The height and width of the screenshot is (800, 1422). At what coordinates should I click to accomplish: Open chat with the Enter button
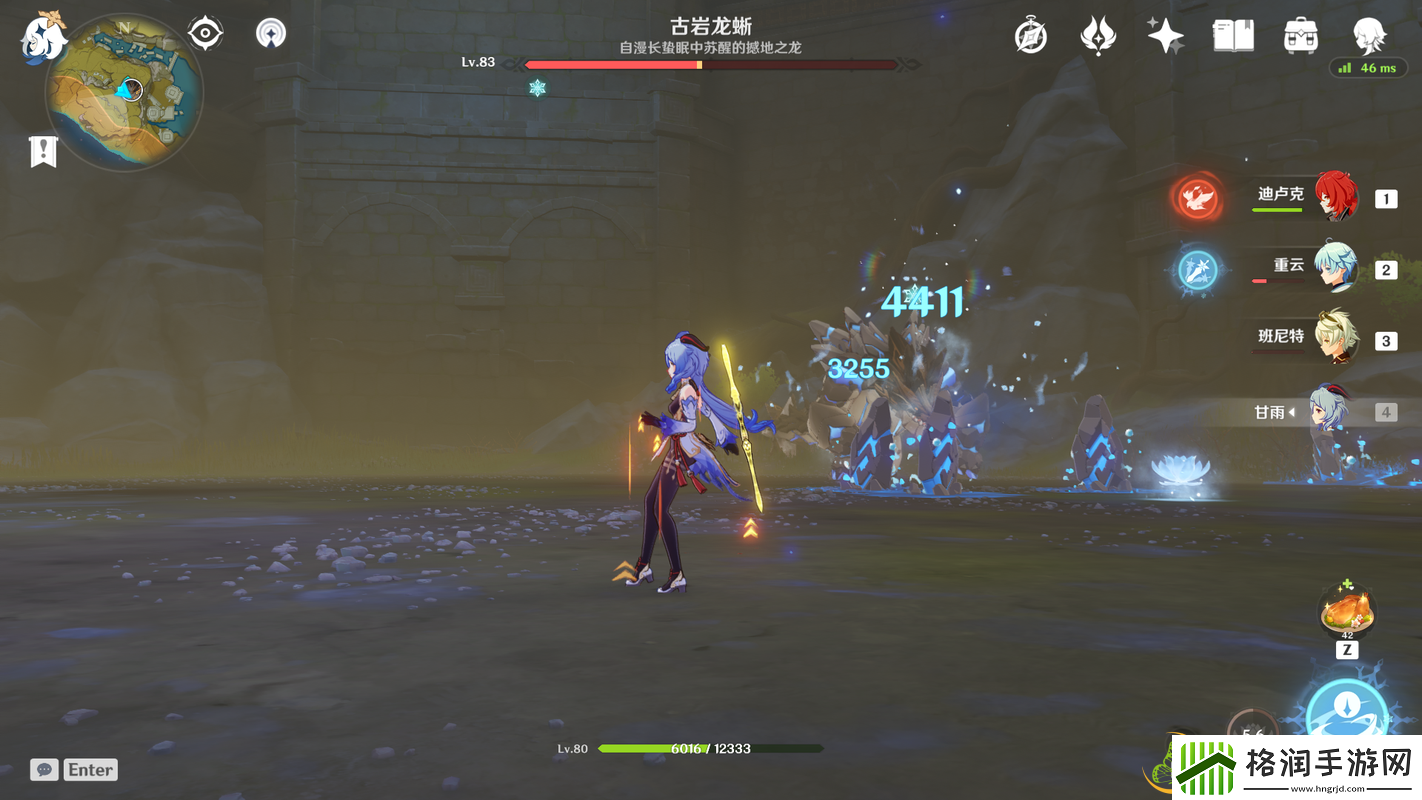(88, 769)
